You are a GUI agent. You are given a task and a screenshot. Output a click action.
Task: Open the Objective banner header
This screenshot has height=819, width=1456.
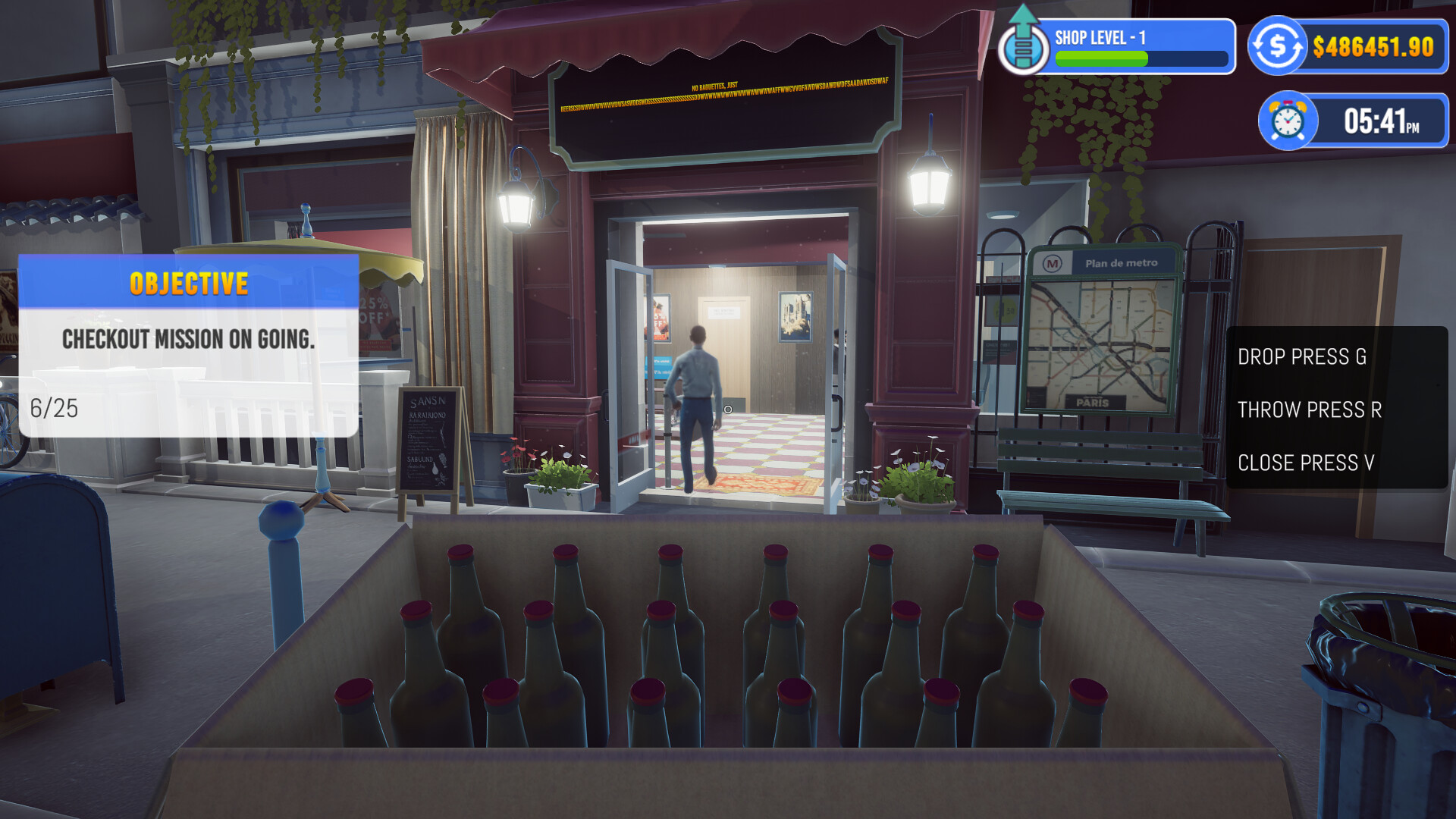pos(187,284)
